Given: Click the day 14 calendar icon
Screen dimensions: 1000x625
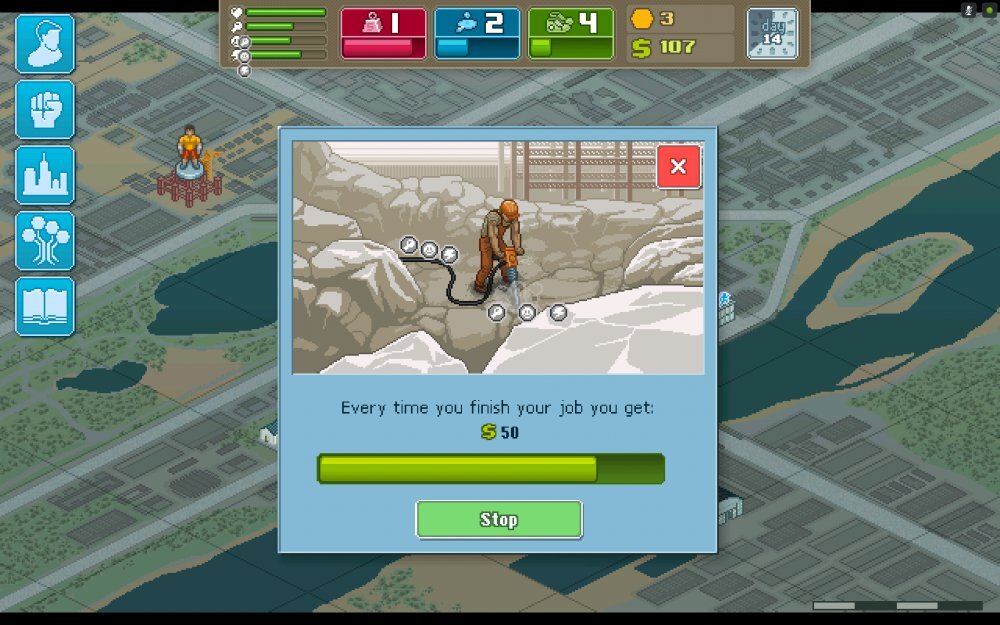Looking at the screenshot, I should pos(772,34).
